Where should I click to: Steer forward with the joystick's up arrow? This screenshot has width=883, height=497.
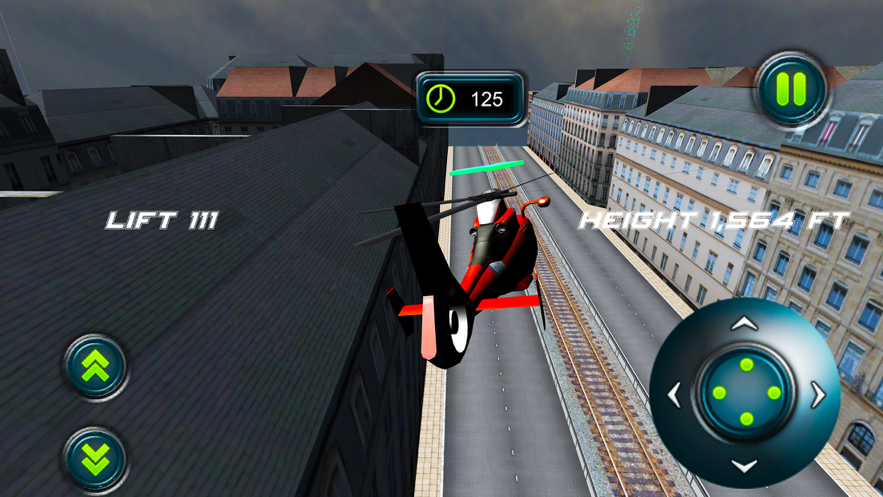tap(745, 324)
